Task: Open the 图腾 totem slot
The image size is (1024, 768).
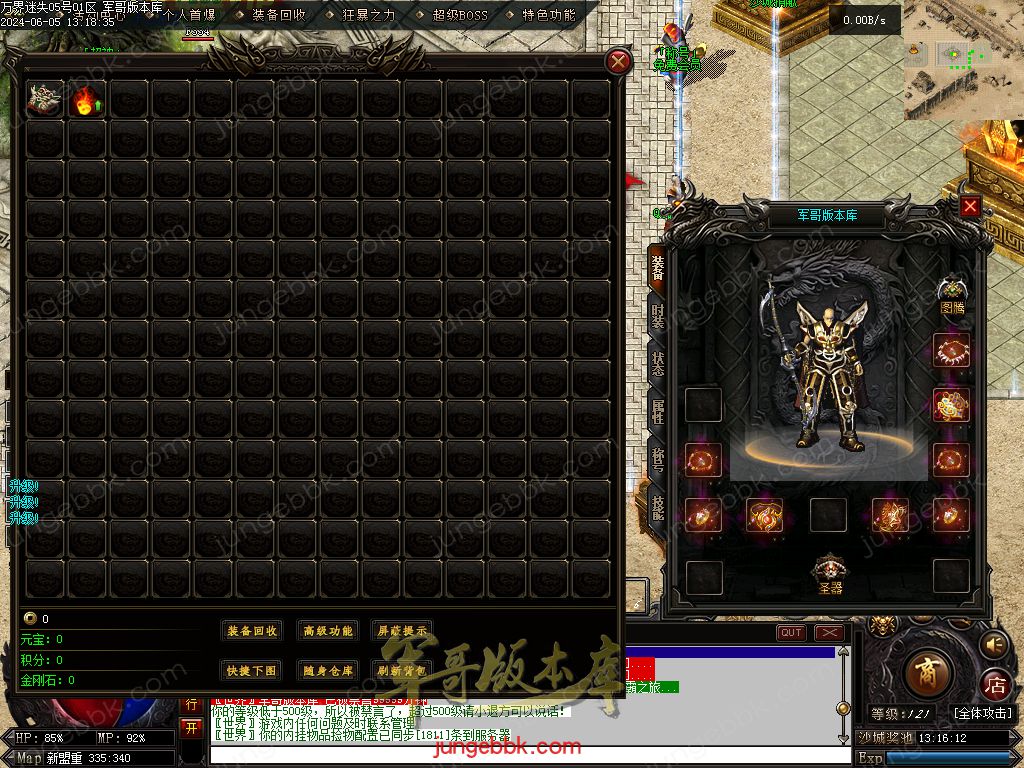Action: point(952,295)
